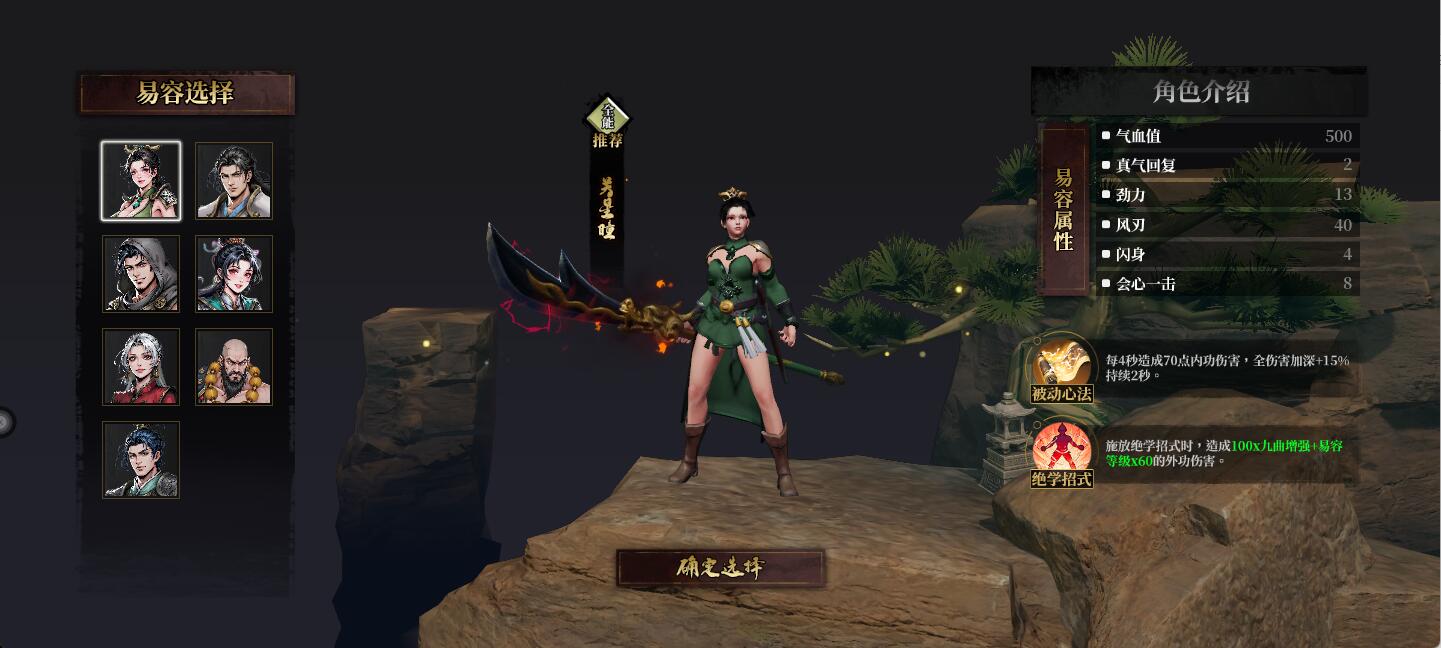
Task: Select the bald bearded monk portrait
Action: coord(234,367)
